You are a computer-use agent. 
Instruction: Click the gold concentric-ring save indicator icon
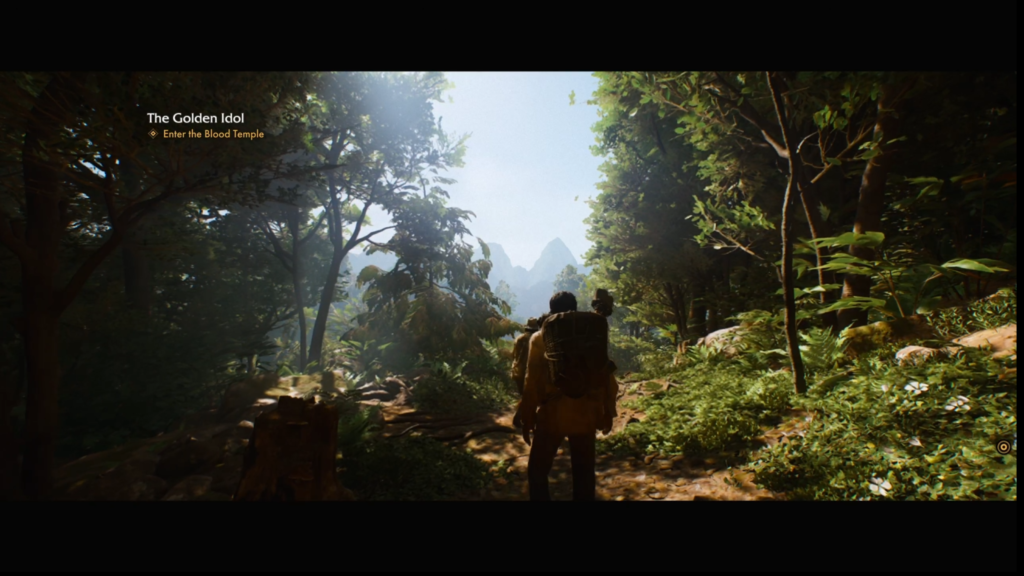click(x=1002, y=447)
